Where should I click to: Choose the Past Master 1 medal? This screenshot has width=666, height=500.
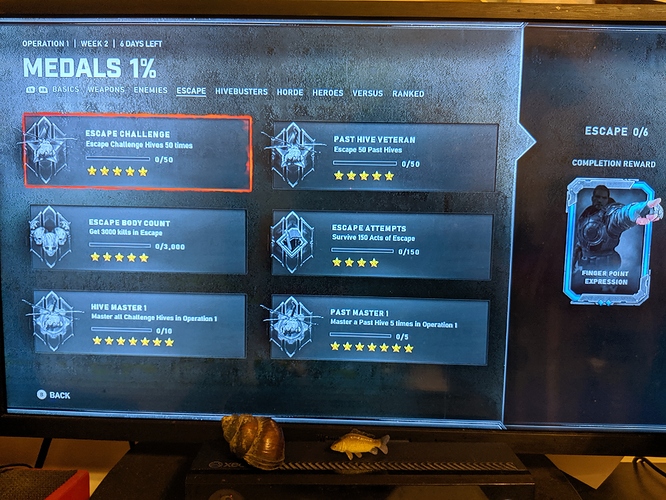point(378,329)
